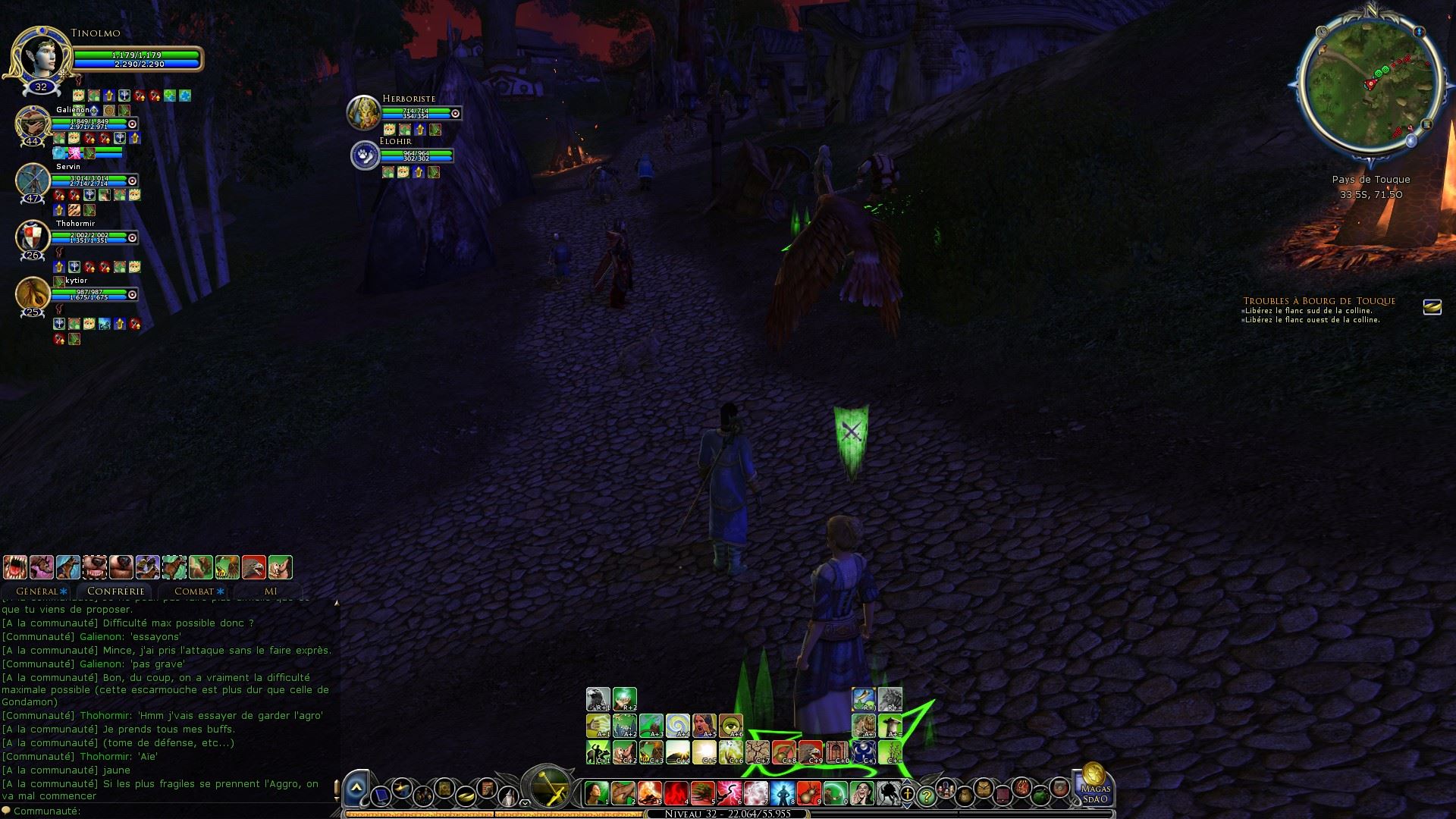1456x819 pixels.
Task: Open the minimap
Action: point(1370,85)
